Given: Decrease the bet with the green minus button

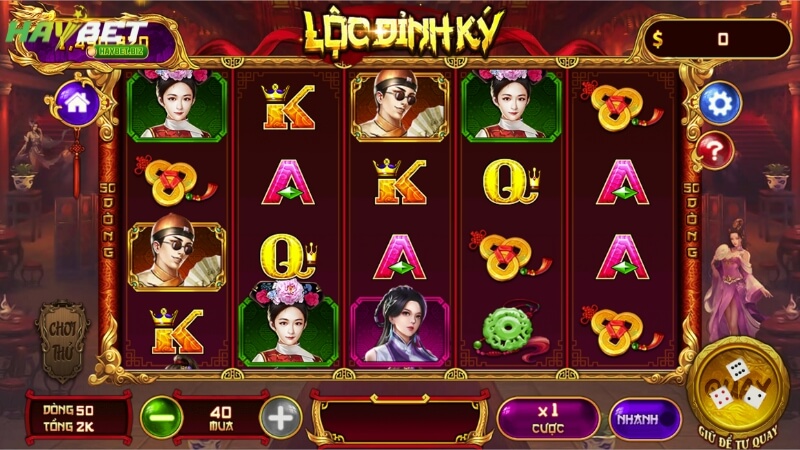Looking at the screenshot, I should click(x=160, y=416).
